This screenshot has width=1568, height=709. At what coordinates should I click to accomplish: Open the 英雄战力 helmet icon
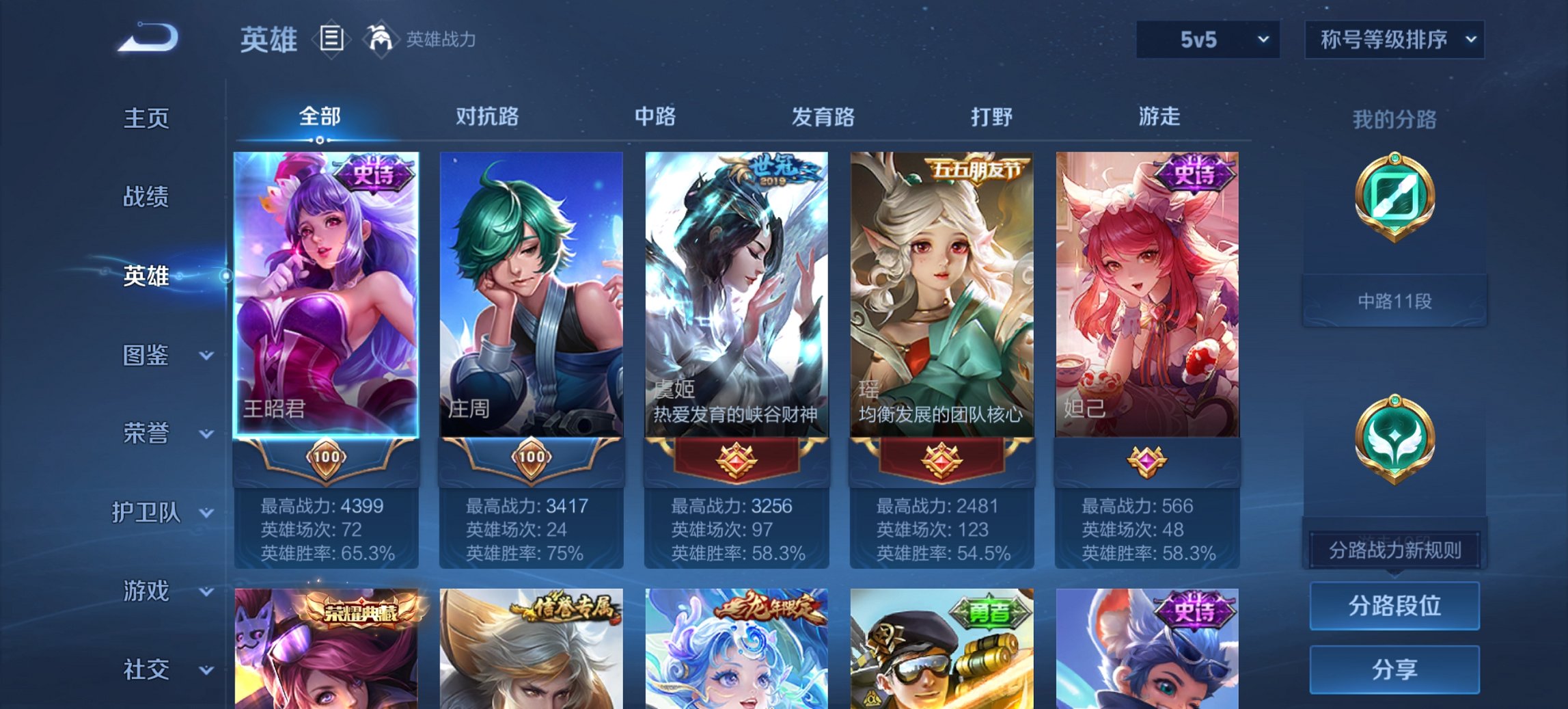(380, 38)
